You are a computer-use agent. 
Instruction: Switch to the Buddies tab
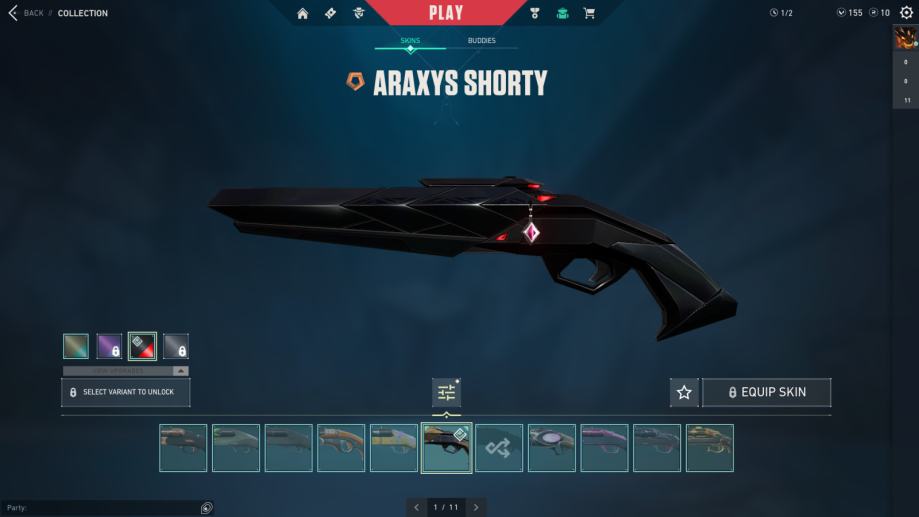481,41
